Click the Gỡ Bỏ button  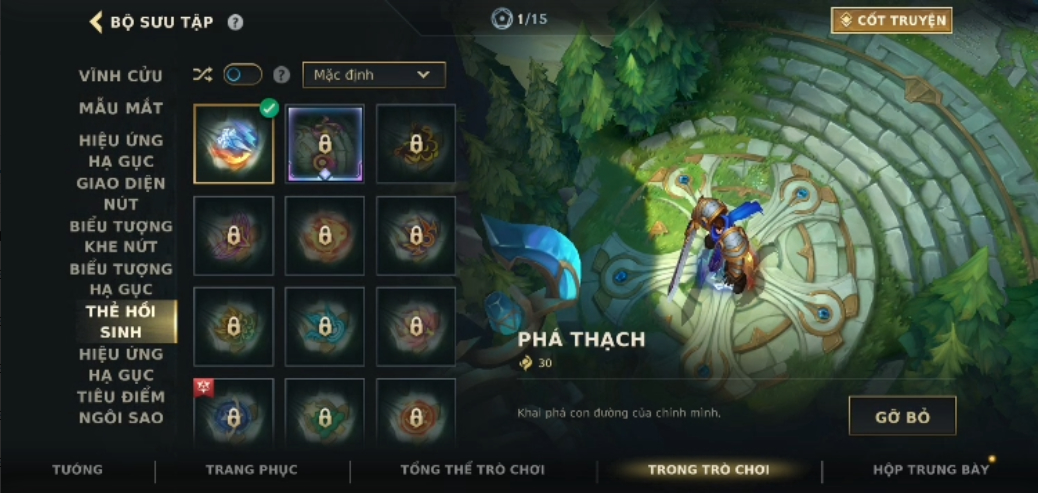pyautogui.click(x=902, y=416)
